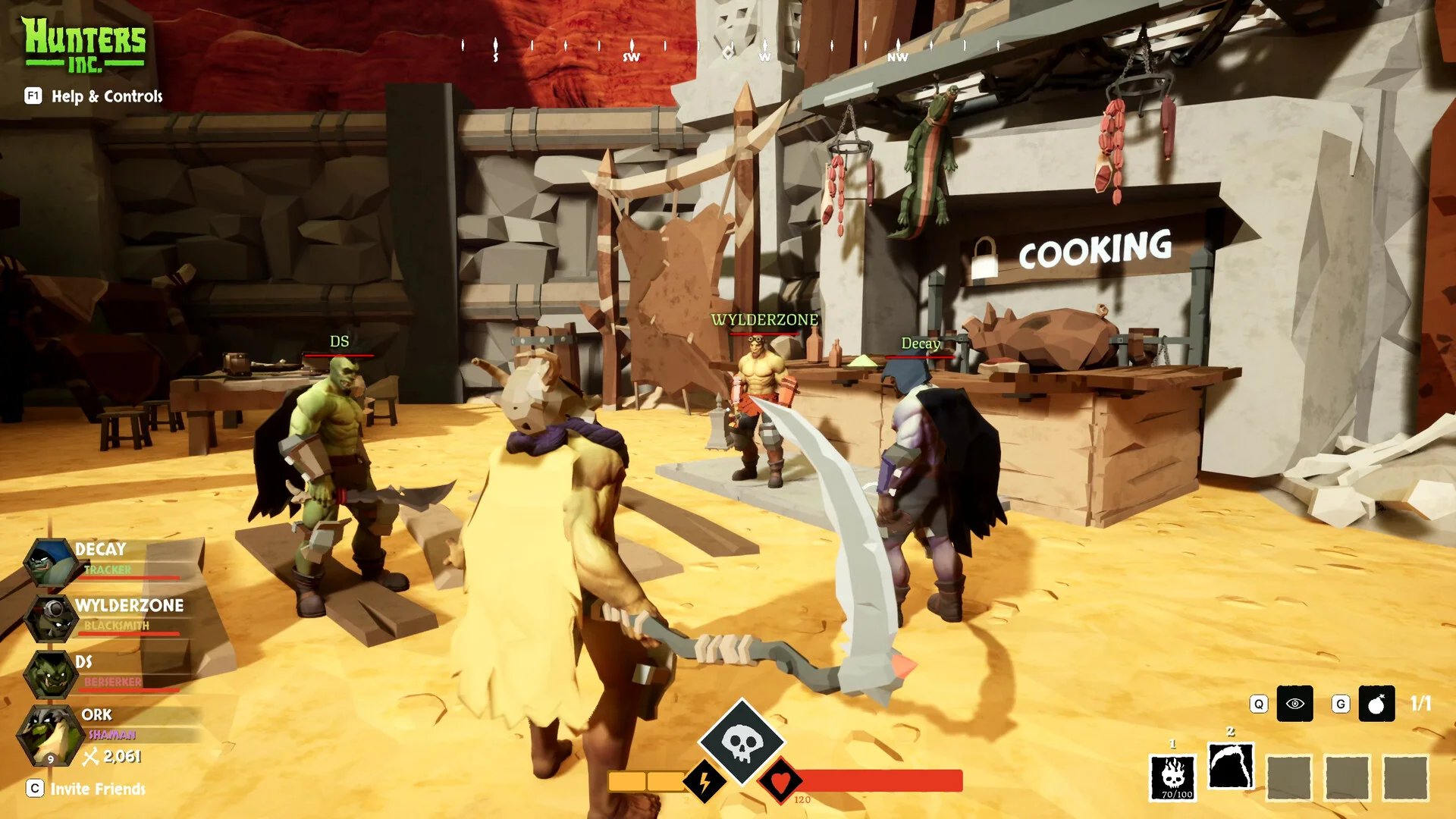Select Decay the Tracker party portrait
Image resolution: width=1456 pixels, height=819 pixels.
[51, 563]
